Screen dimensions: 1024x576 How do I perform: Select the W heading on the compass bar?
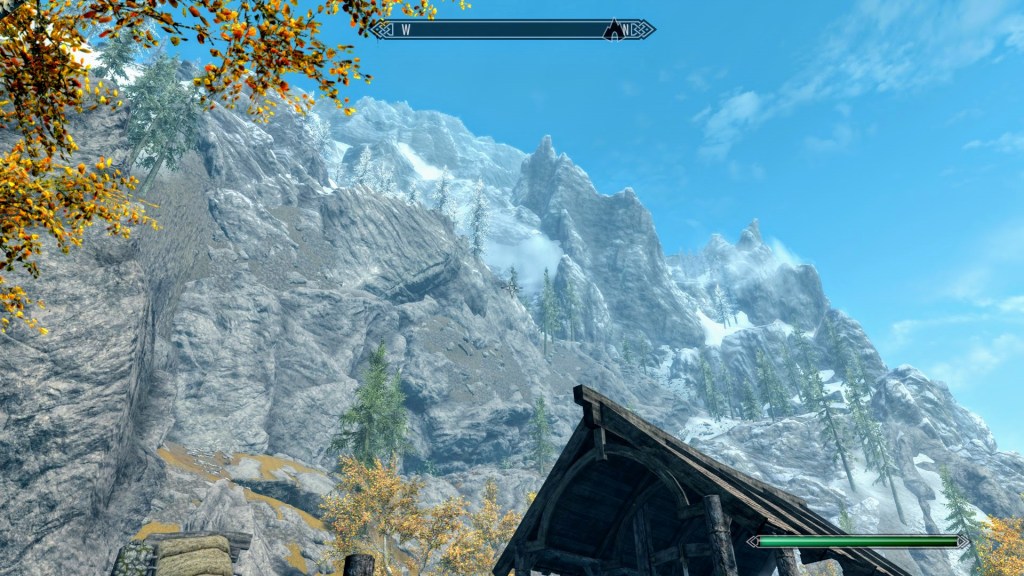[406, 30]
